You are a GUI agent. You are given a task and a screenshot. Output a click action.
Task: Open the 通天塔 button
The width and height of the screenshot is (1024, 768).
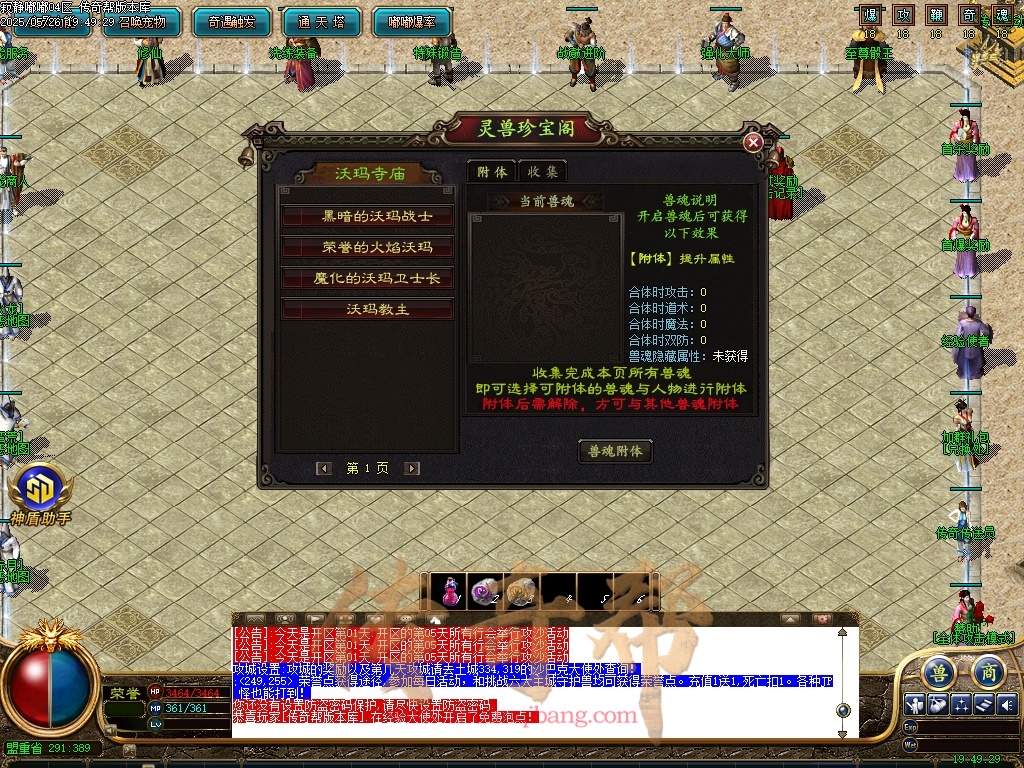[320, 21]
